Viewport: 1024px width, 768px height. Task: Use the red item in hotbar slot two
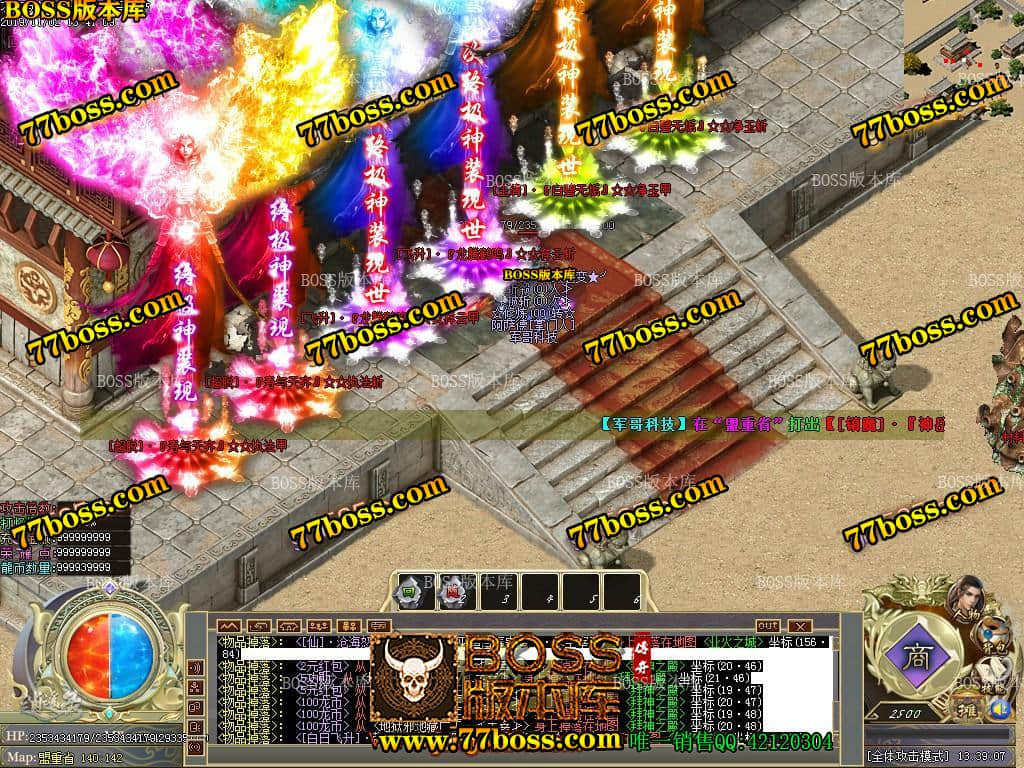click(452, 592)
